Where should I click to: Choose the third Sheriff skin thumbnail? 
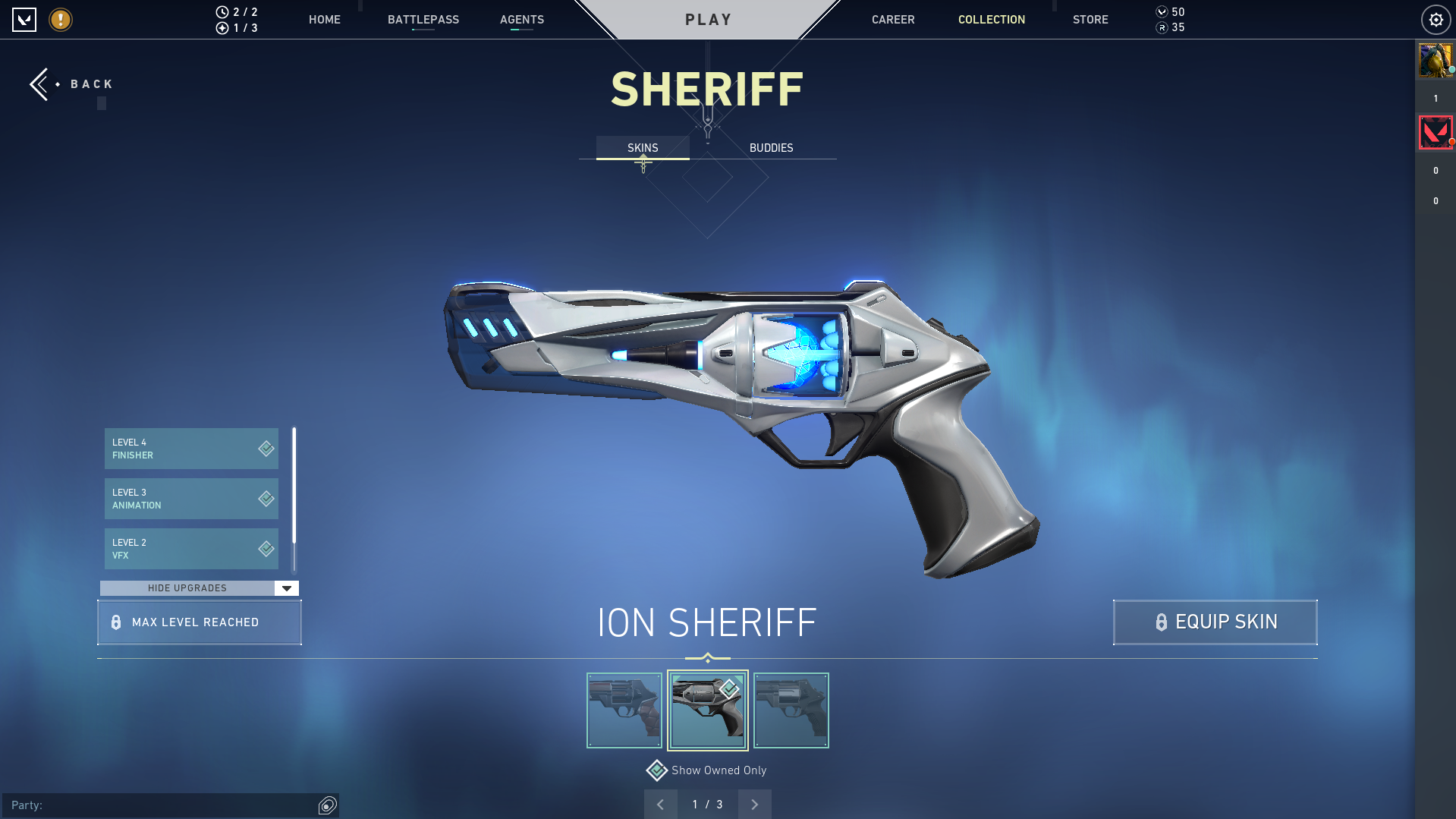click(x=791, y=710)
